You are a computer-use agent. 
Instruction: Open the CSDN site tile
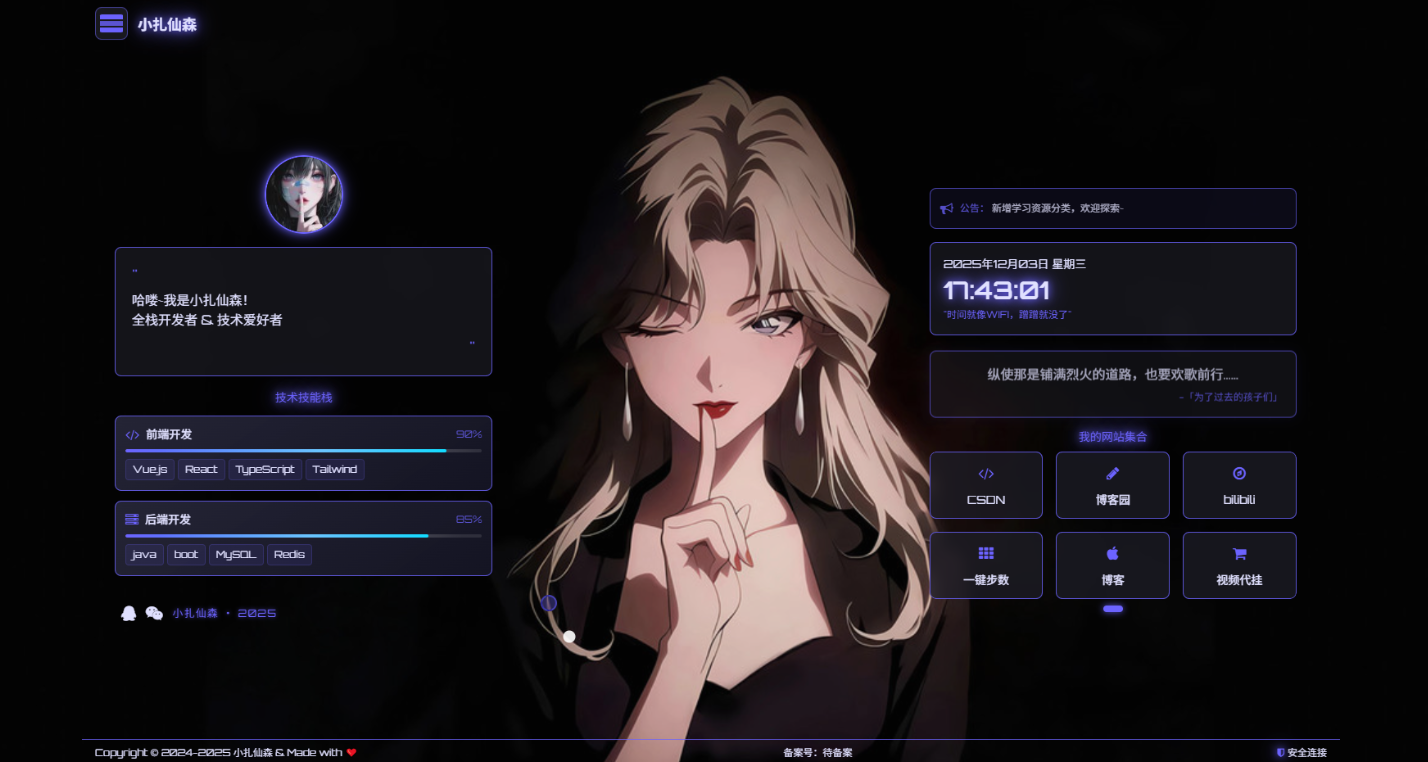point(986,485)
